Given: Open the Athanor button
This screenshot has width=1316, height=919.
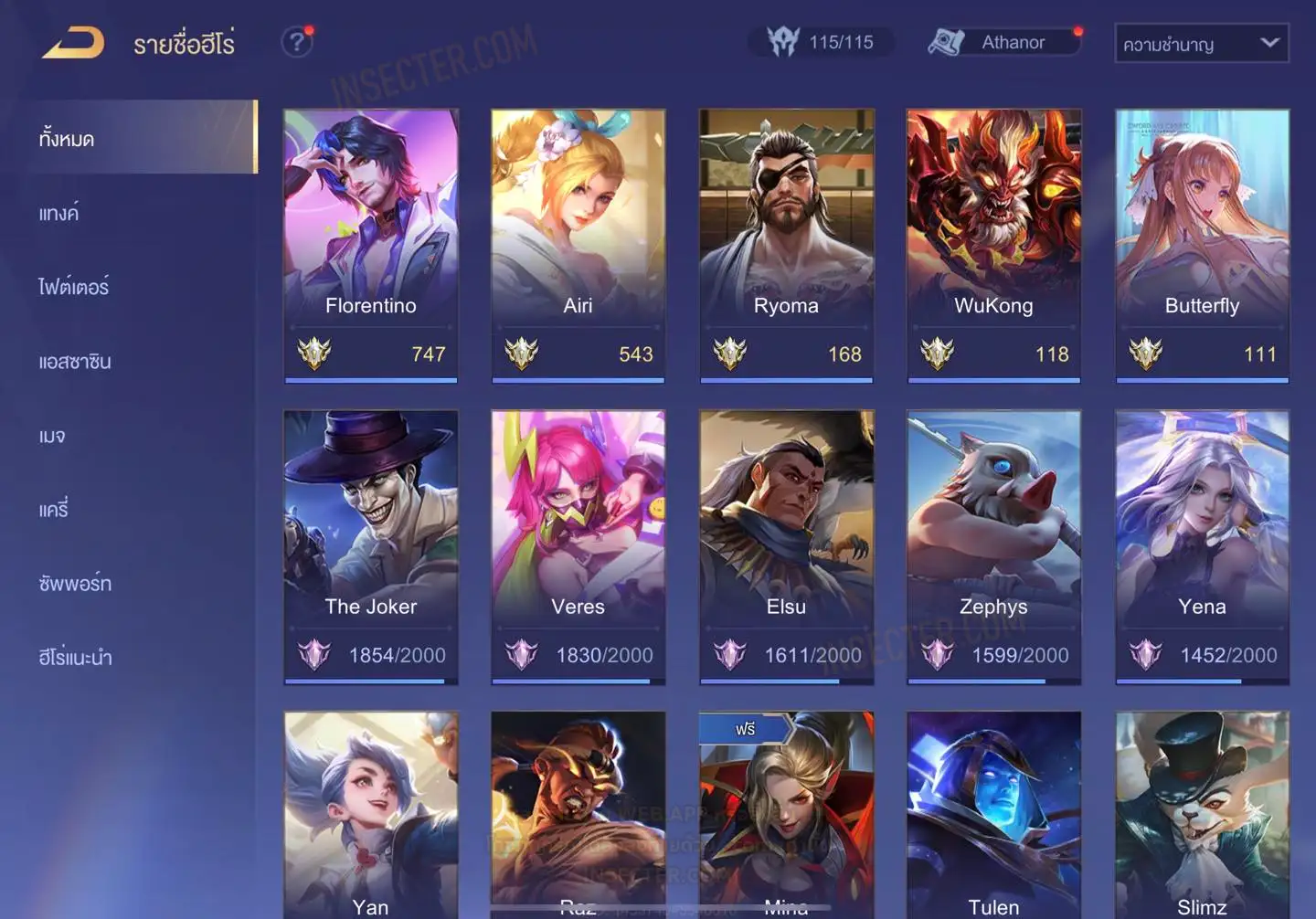Looking at the screenshot, I should tap(1004, 42).
